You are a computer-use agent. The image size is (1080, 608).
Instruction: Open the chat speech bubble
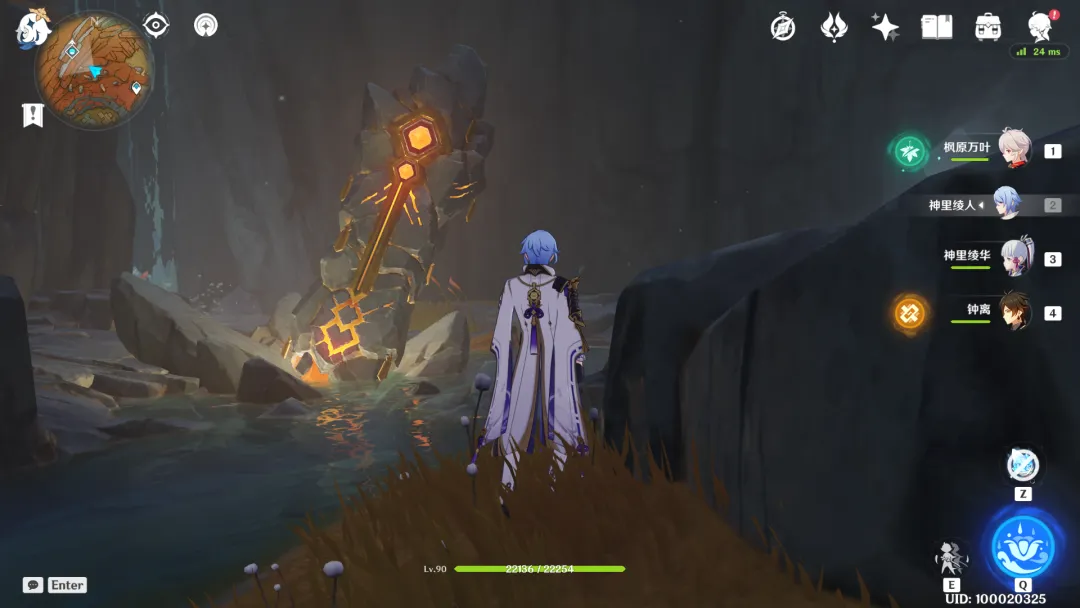pyautogui.click(x=33, y=585)
